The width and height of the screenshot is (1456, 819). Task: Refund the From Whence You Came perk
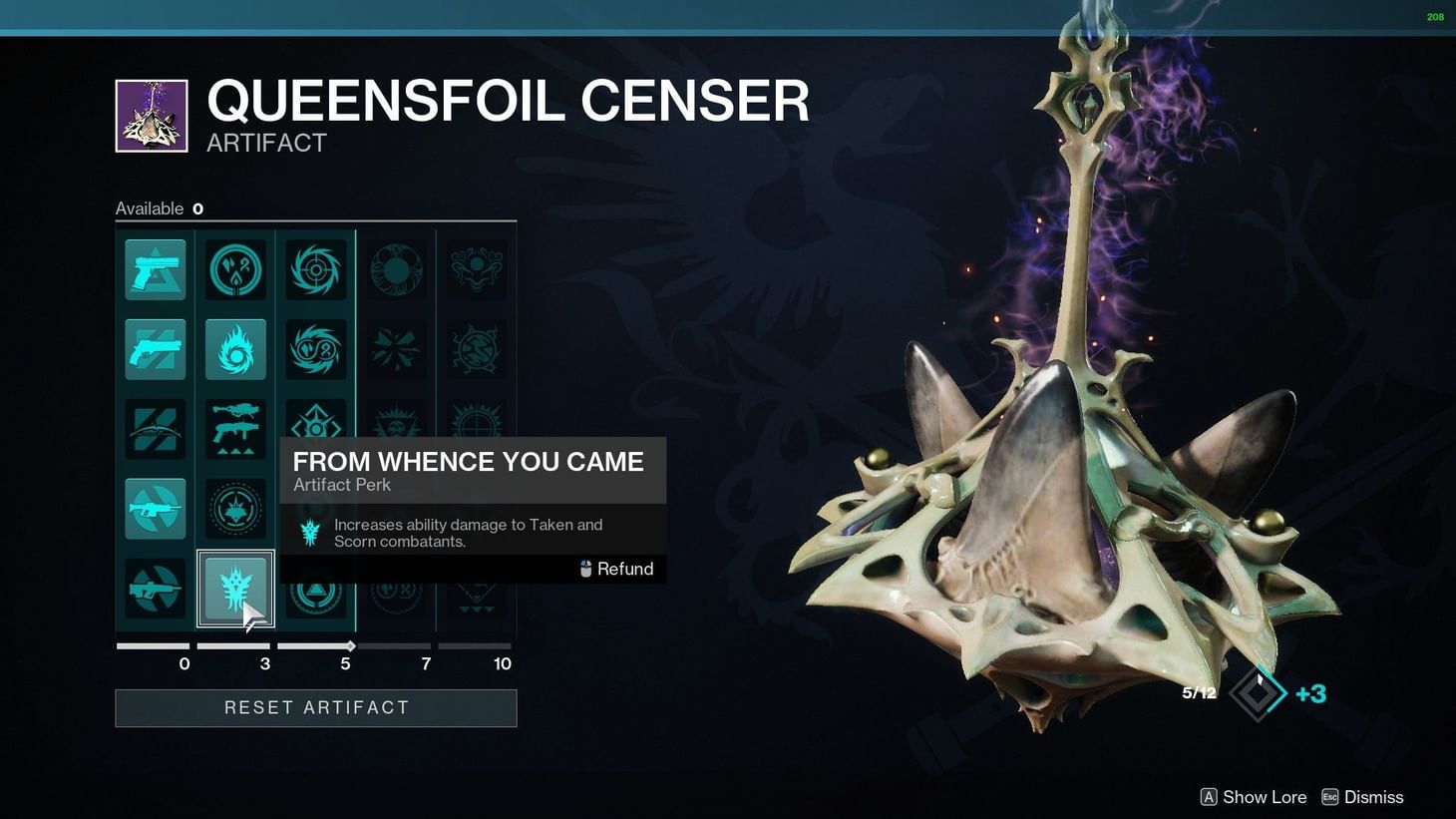point(615,569)
